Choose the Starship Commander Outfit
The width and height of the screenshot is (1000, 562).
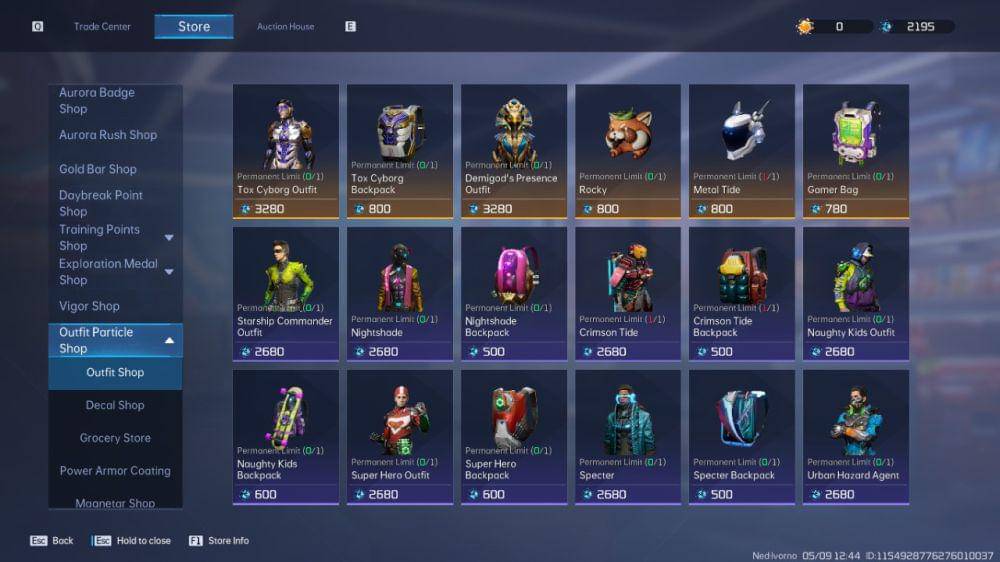click(286, 293)
